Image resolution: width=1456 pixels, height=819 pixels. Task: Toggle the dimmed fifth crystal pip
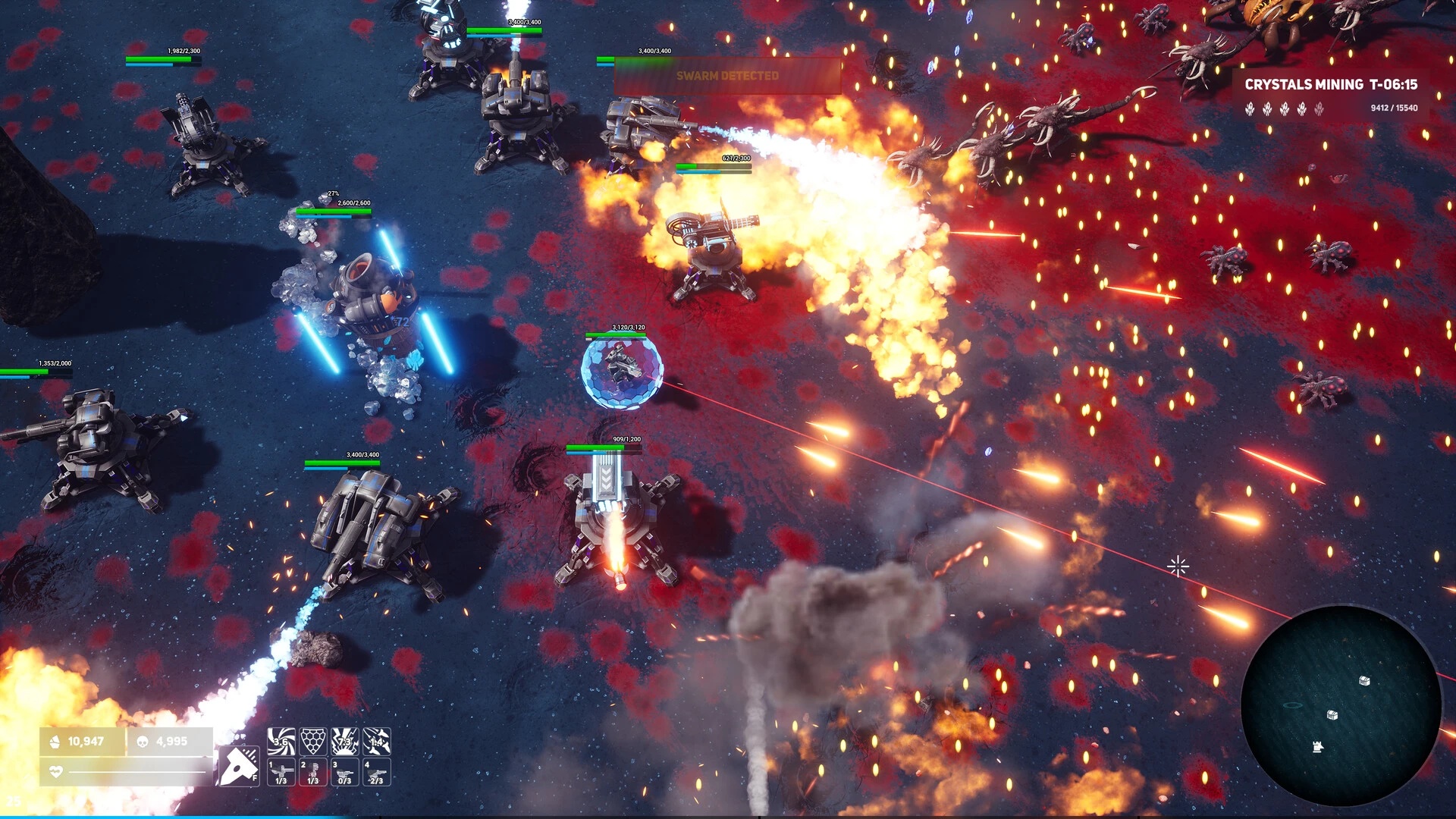coord(1319,109)
